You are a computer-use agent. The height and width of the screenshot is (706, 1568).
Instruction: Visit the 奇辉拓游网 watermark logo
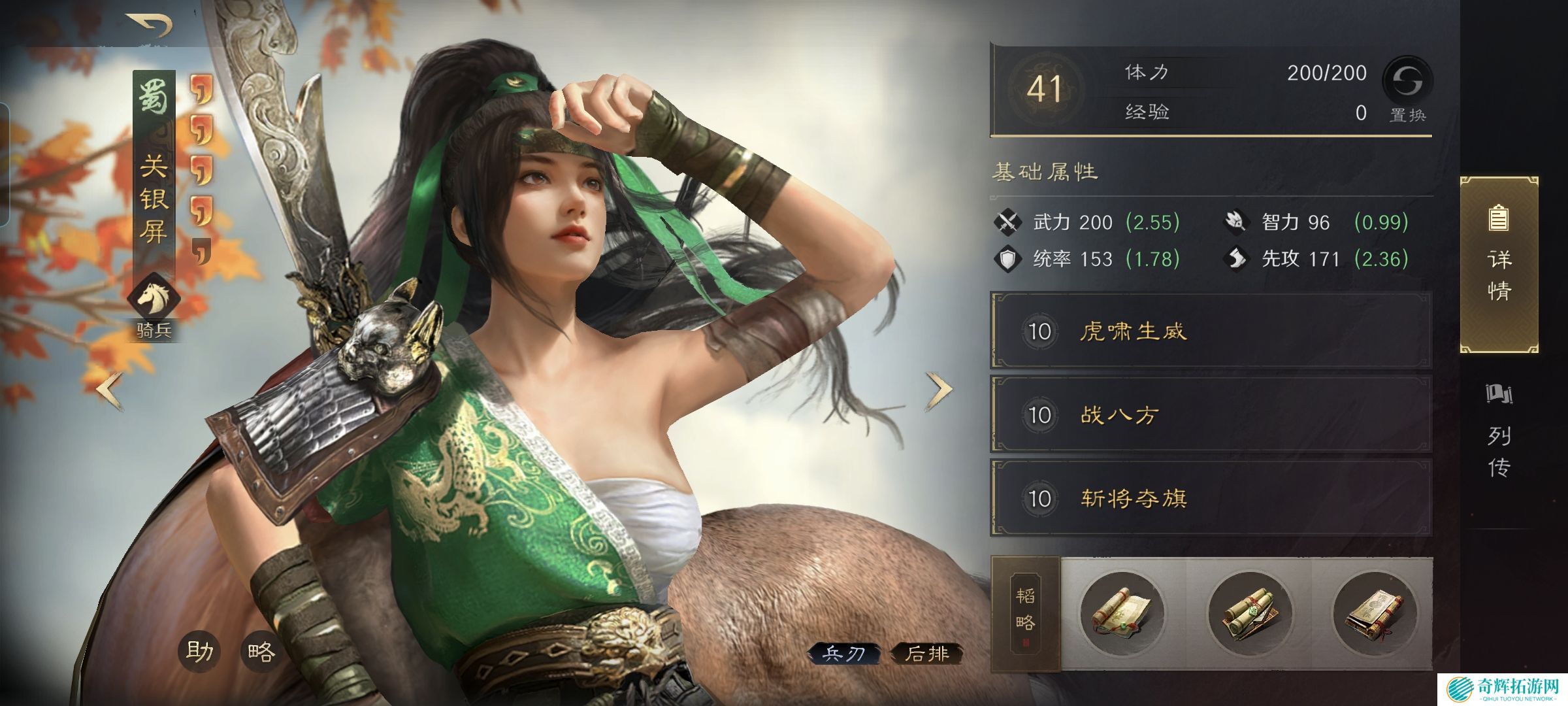click(1503, 689)
